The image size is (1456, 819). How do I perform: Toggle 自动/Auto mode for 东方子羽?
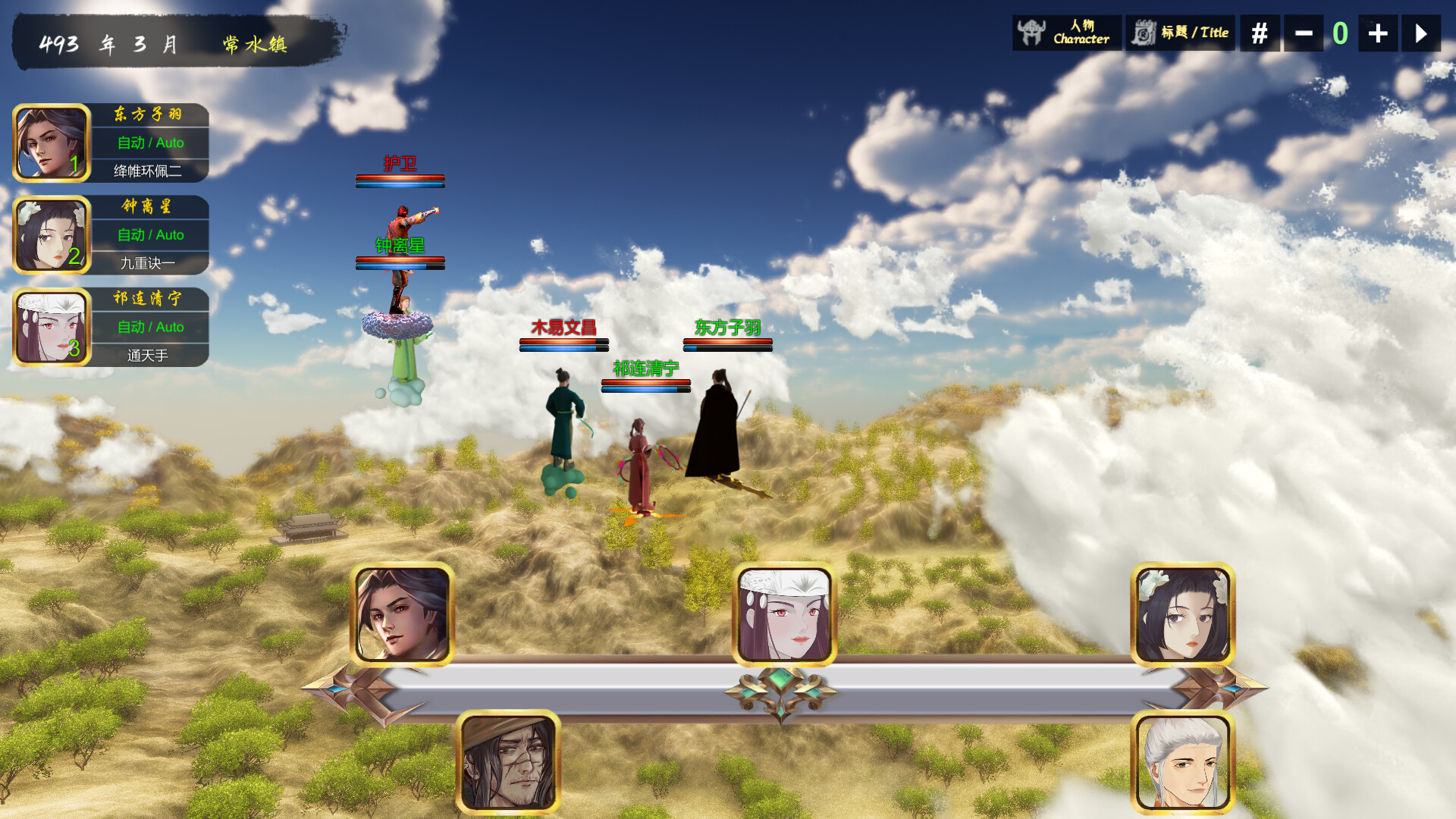pos(149,143)
